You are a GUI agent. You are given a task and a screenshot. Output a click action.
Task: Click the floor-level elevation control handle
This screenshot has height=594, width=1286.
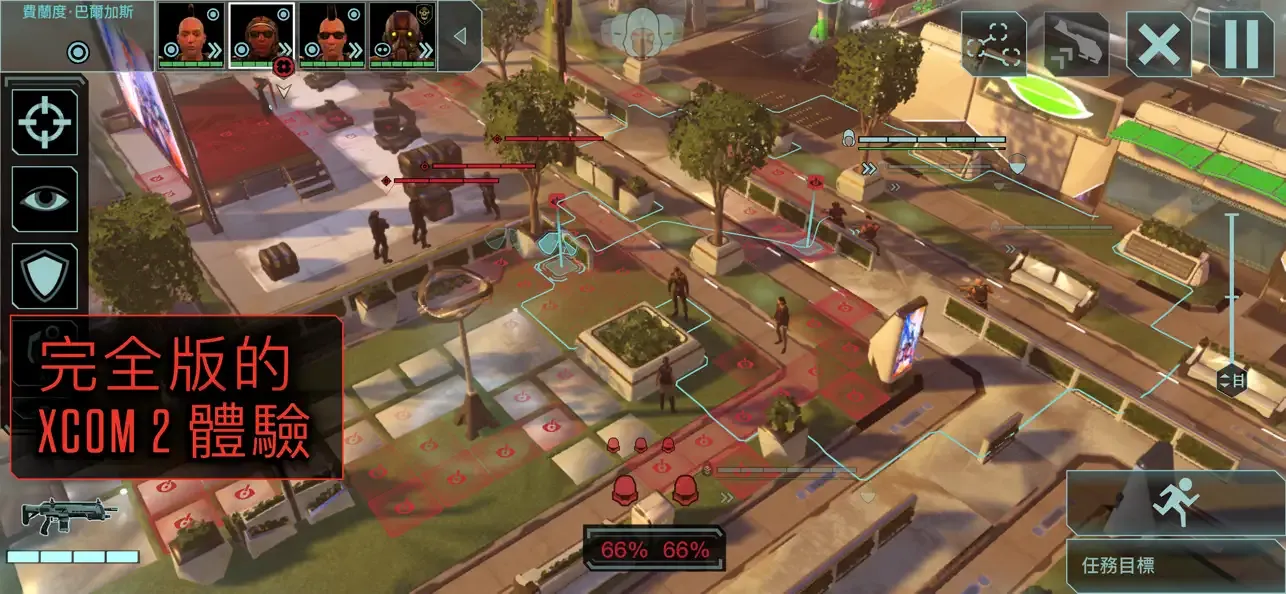[x=1232, y=380]
